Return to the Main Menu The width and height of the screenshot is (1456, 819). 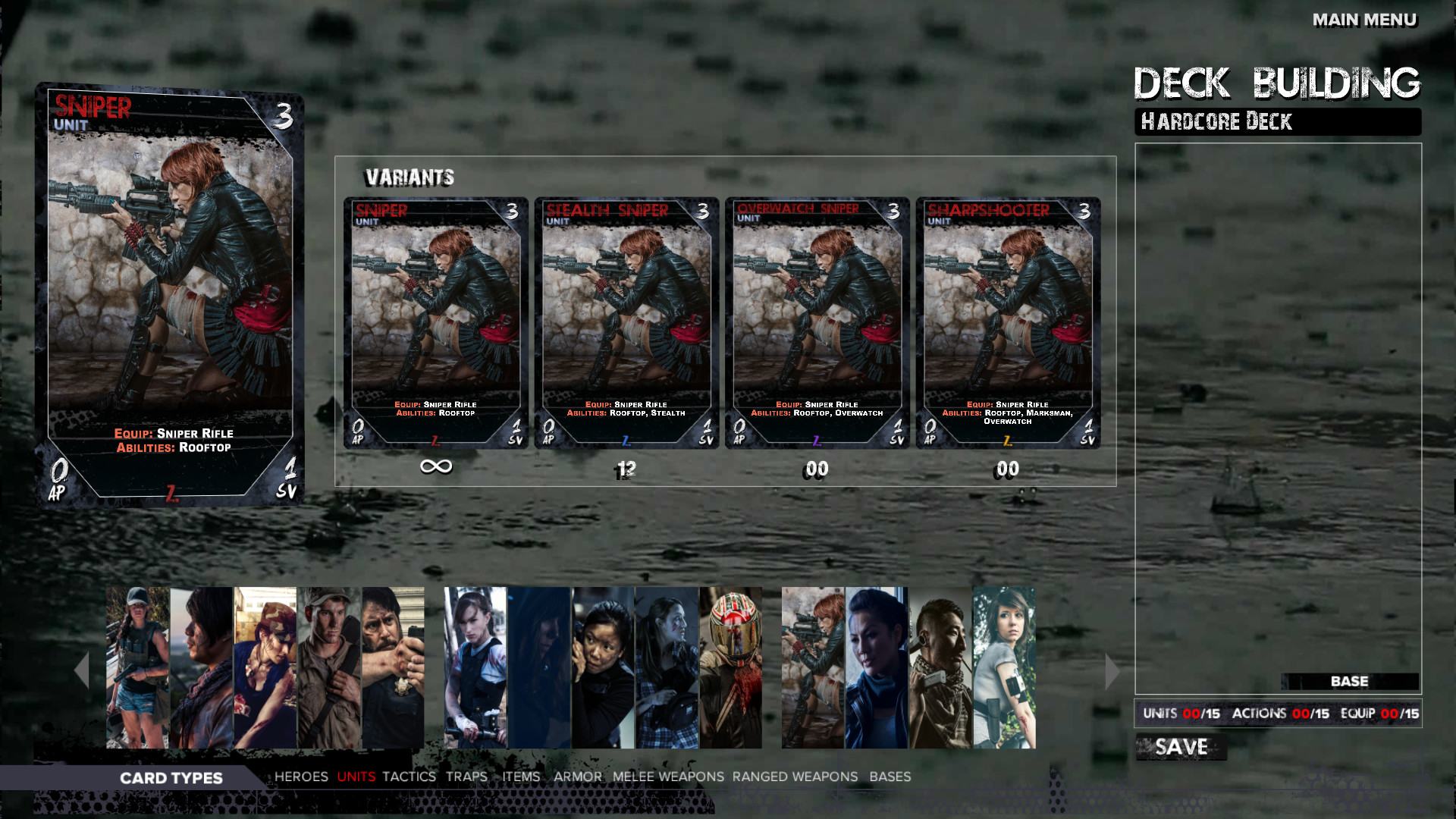point(1364,20)
